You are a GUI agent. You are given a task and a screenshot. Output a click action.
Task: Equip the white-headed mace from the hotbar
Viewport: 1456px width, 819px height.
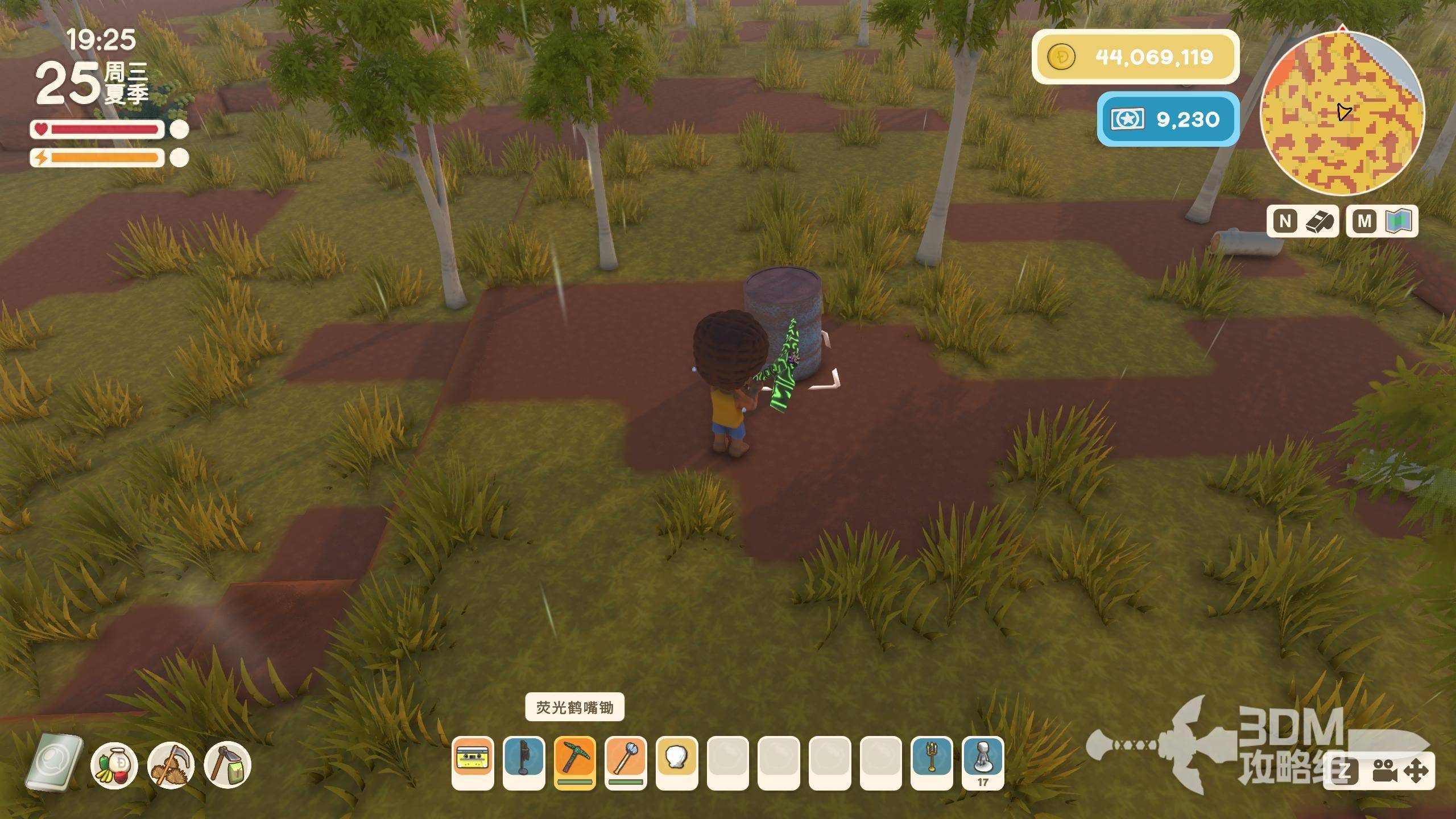tap(626, 761)
